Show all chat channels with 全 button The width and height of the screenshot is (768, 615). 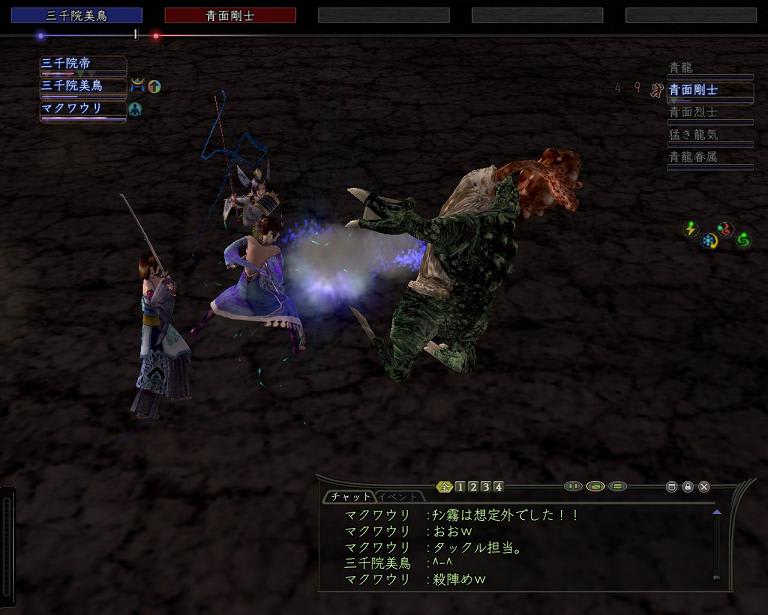[x=445, y=487]
